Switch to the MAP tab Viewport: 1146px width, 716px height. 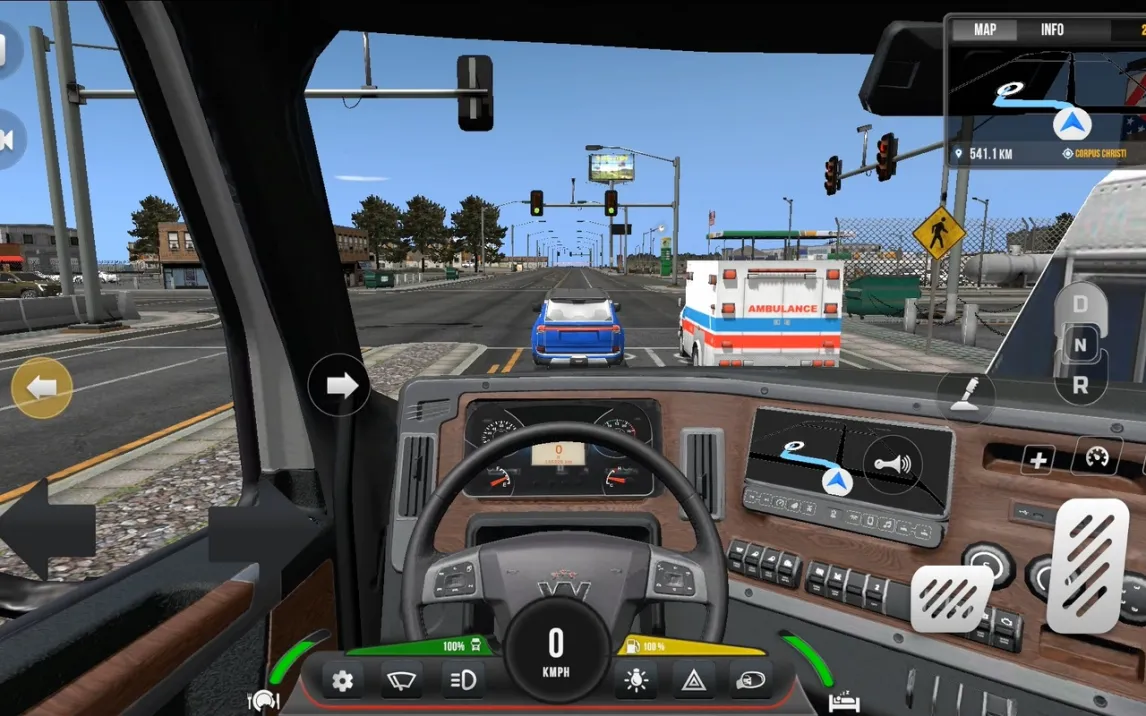(x=985, y=30)
